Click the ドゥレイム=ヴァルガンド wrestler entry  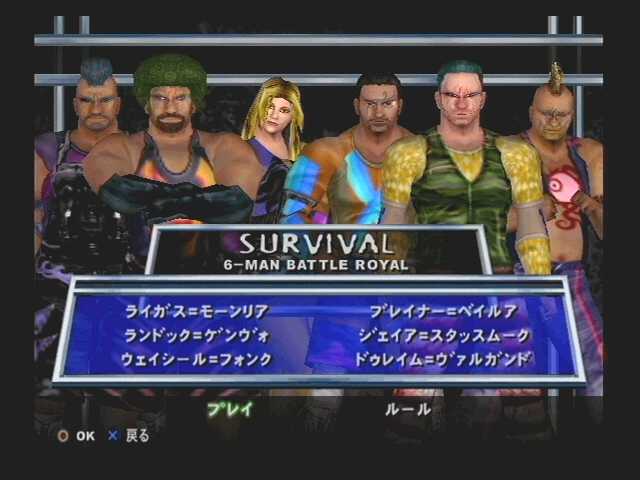pos(444,359)
